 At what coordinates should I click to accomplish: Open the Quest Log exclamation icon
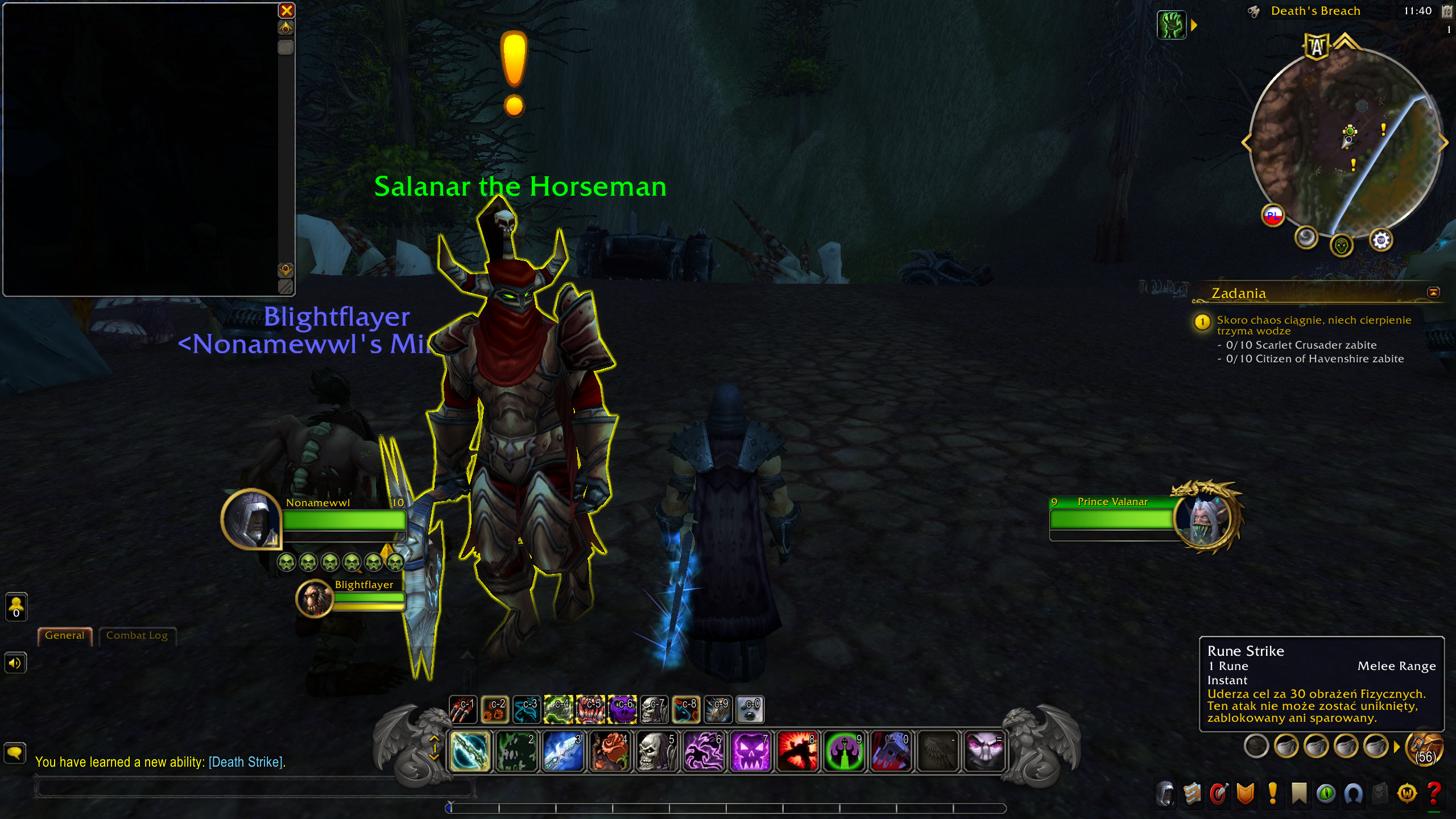coord(1272,793)
